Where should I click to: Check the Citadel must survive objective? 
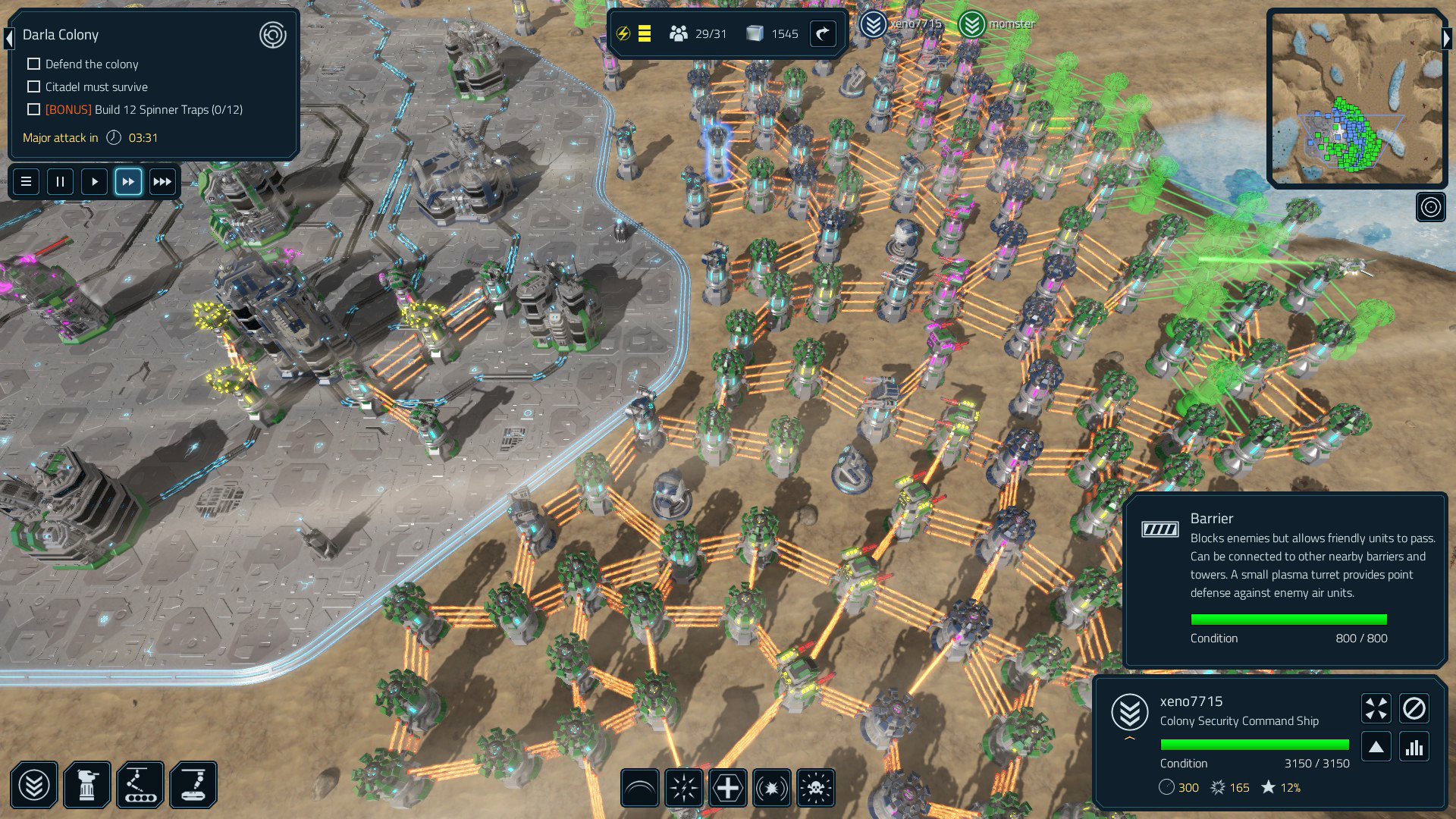tap(33, 87)
